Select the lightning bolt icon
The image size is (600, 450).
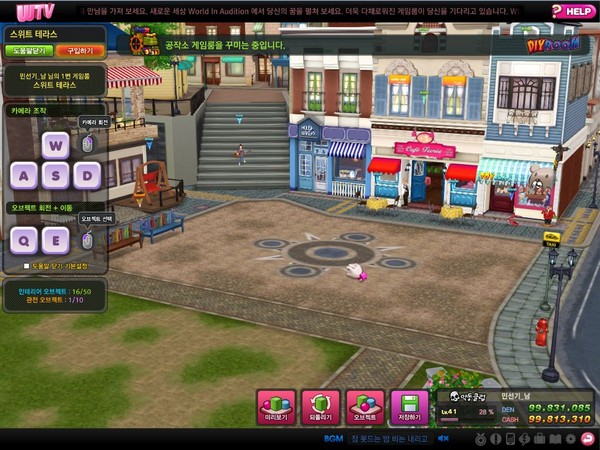(x=524, y=438)
